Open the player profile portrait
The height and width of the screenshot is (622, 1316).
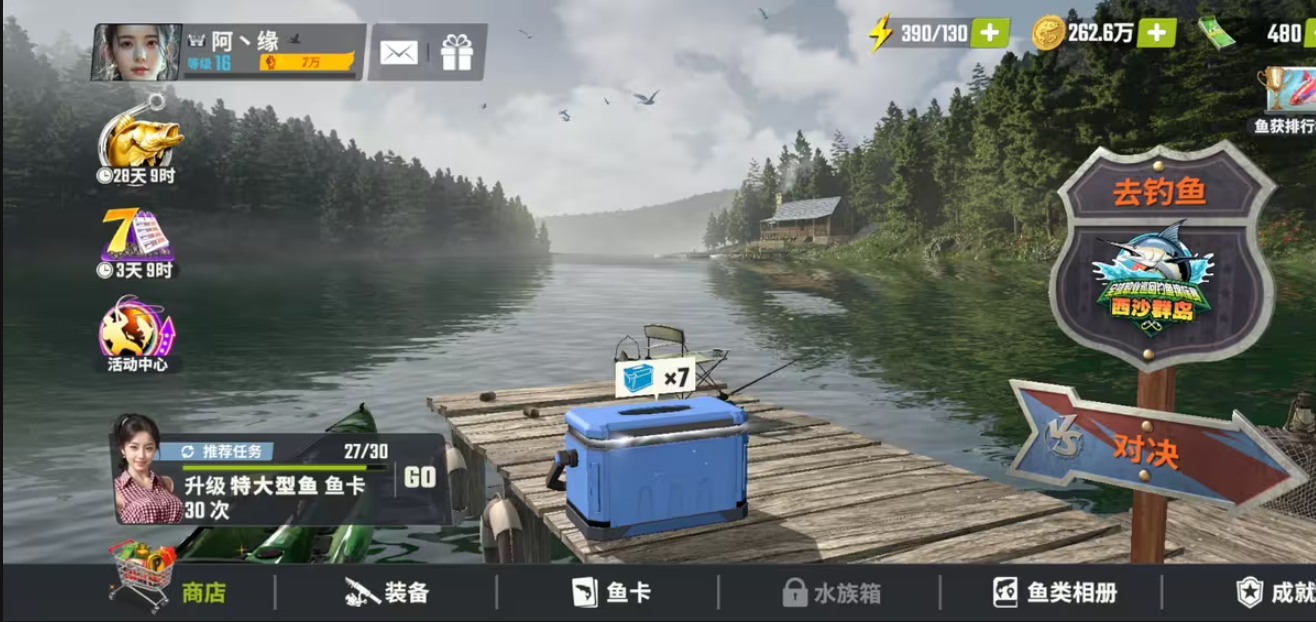136,52
